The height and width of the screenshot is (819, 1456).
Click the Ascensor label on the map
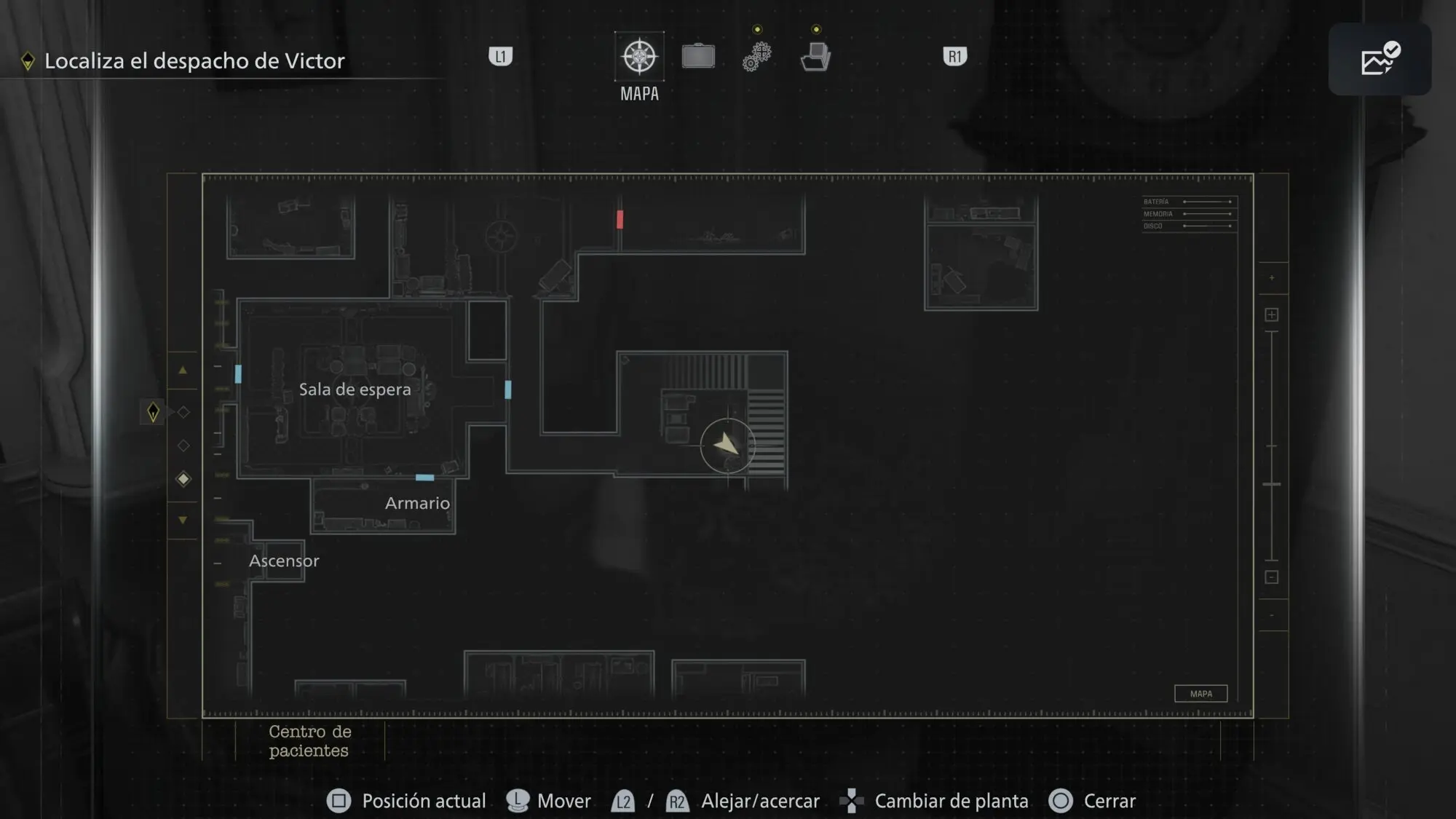[284, 561]
